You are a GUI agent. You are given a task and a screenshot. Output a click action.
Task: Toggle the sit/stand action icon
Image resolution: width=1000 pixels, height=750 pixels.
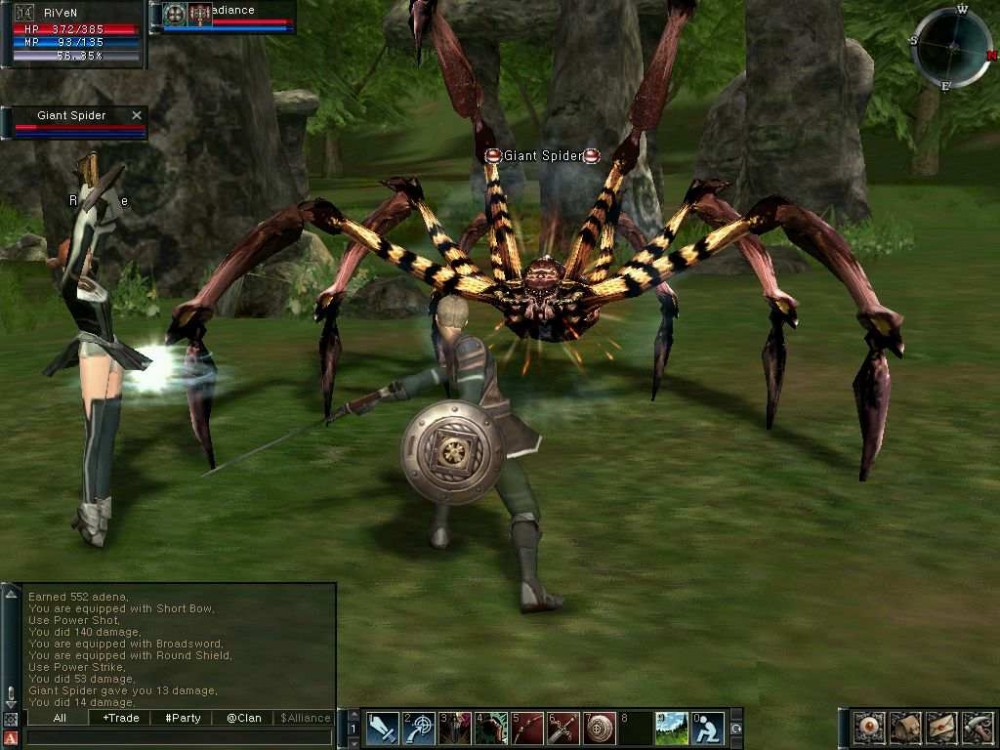pyautogui.click(x=707, y=729)
